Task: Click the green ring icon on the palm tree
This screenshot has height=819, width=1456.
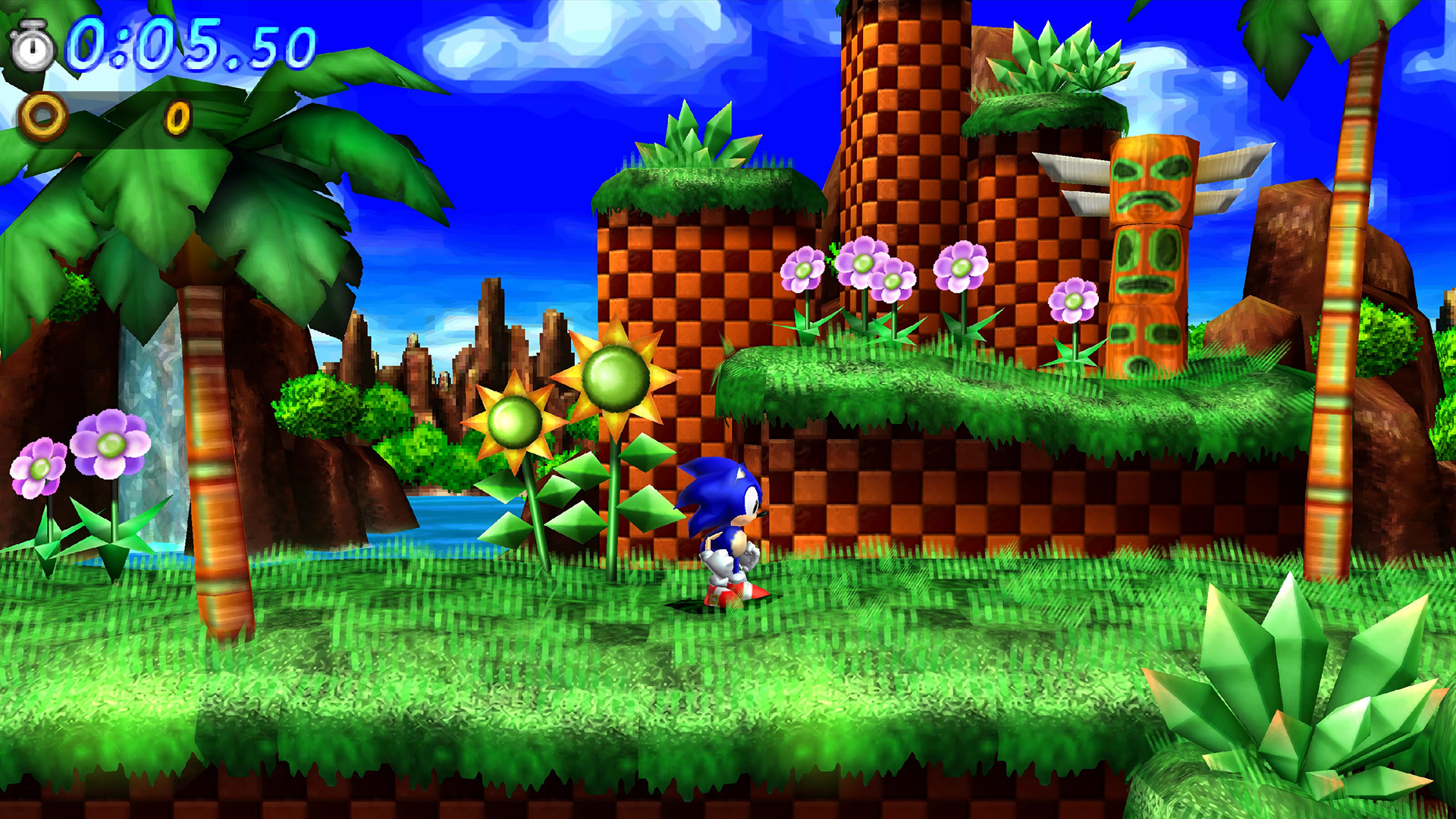Action: (176, 115)
